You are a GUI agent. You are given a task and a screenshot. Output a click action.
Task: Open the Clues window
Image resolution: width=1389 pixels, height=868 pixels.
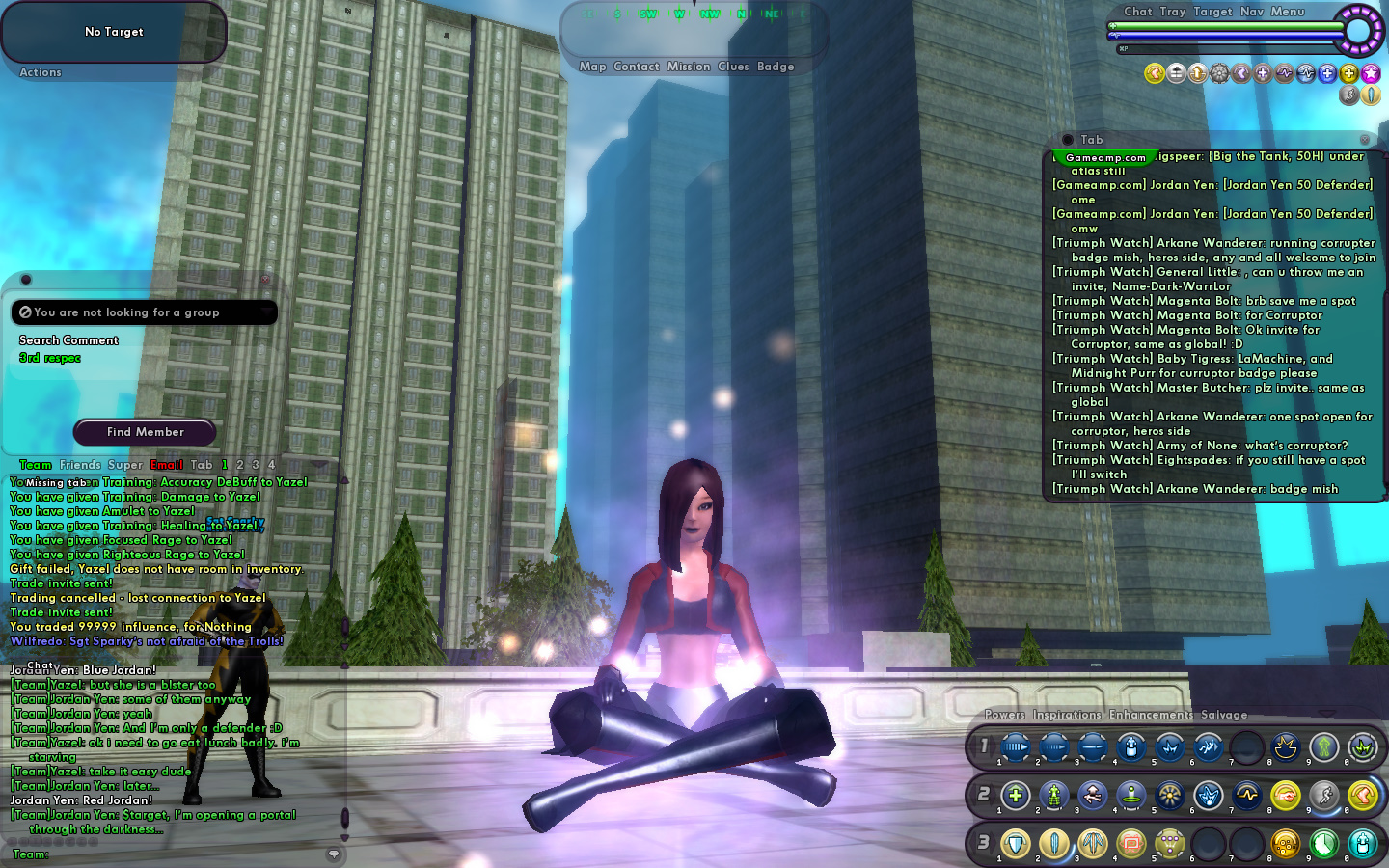(733, 67)
